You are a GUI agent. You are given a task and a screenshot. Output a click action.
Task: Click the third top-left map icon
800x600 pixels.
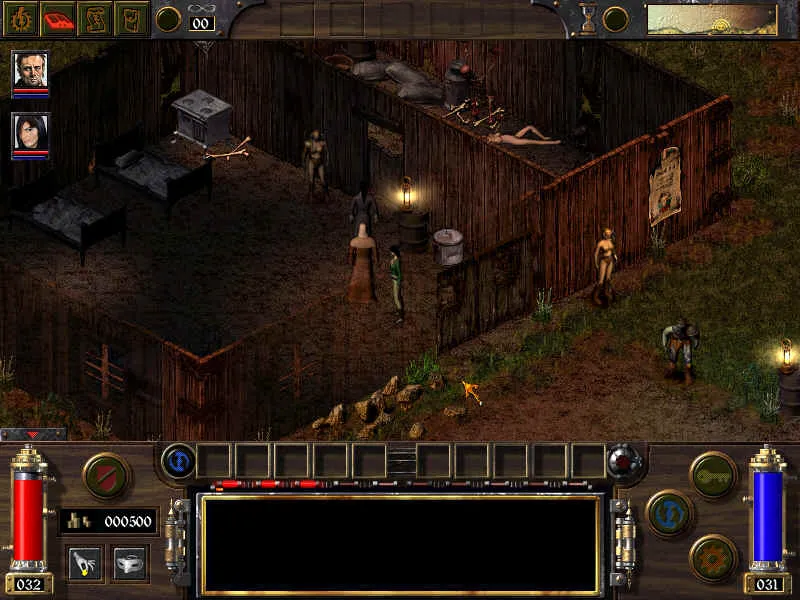tap(94, 19)
